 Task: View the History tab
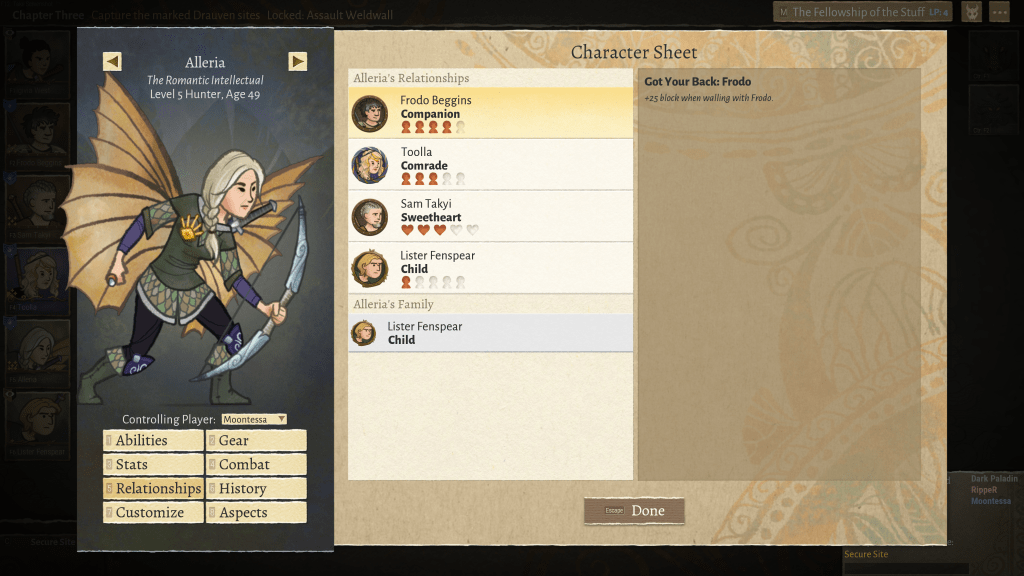point(256,489)
